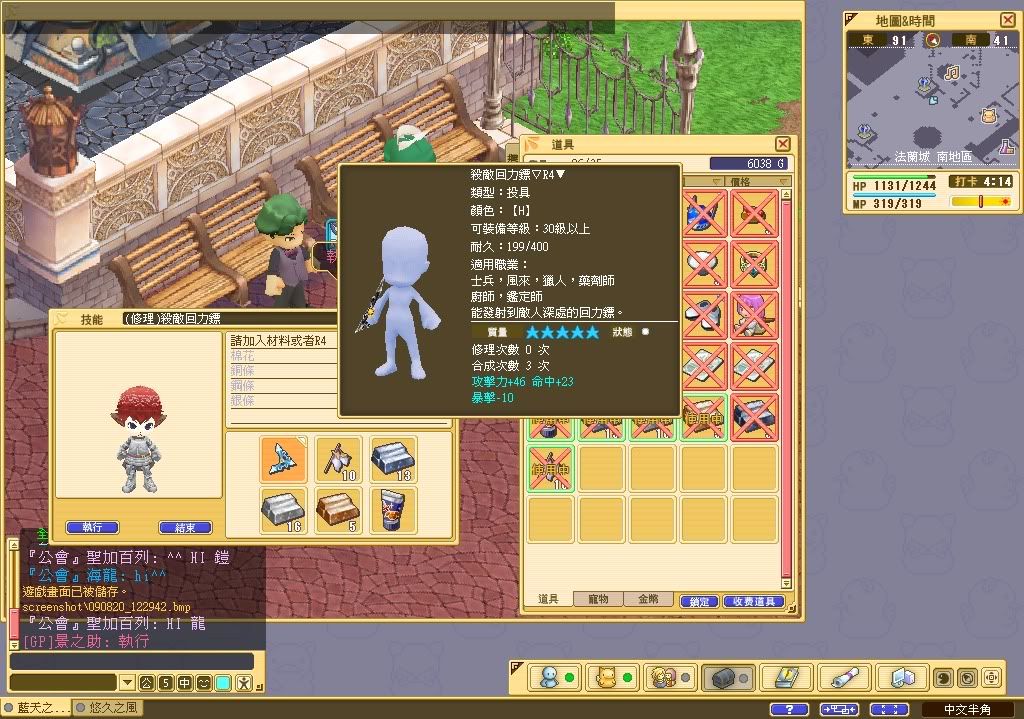Close the map and time panel
Screen dimensions: 1024x719
point(1007,20)
